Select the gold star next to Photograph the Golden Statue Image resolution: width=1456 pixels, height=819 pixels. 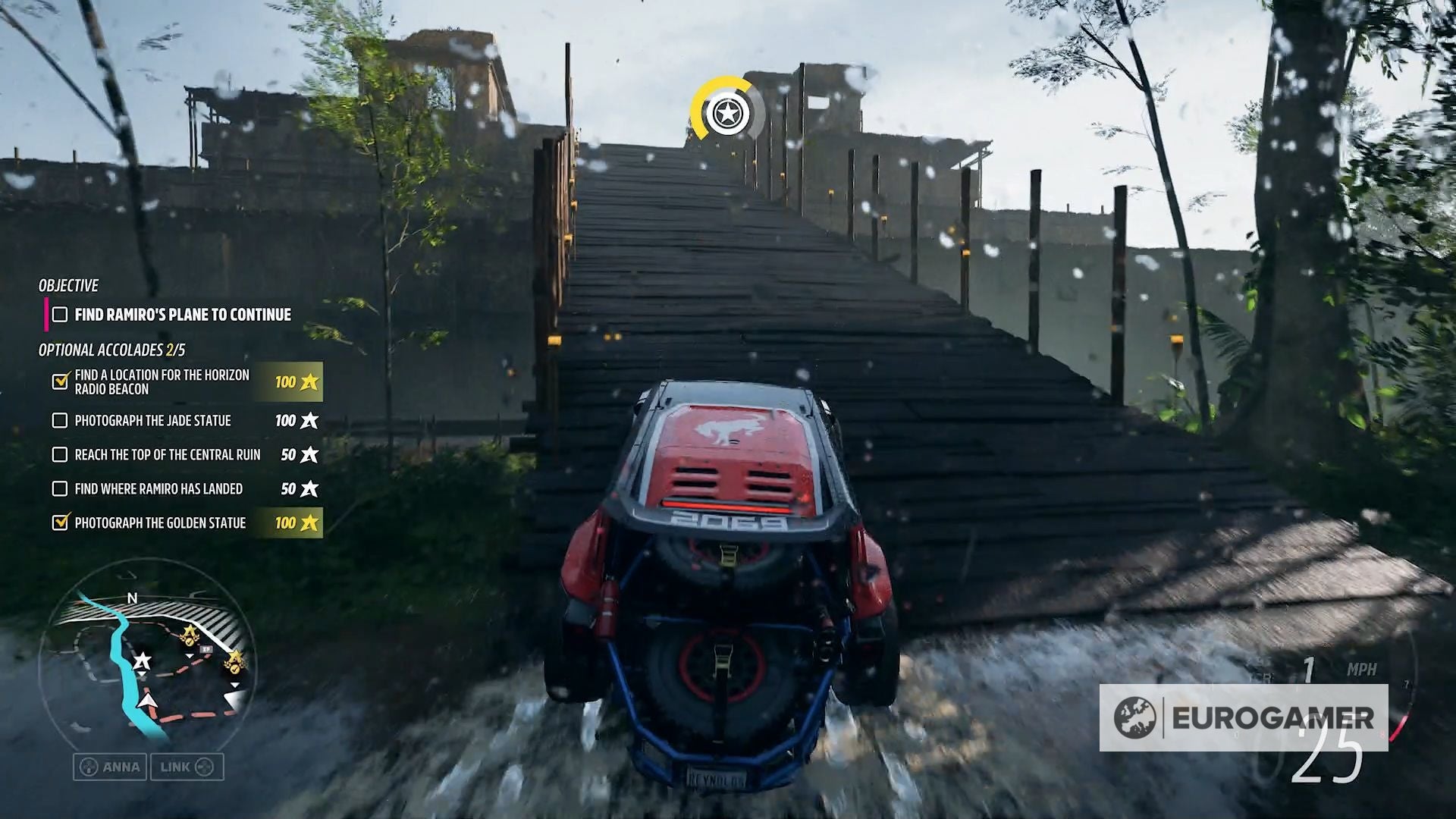tap(309, 523)
